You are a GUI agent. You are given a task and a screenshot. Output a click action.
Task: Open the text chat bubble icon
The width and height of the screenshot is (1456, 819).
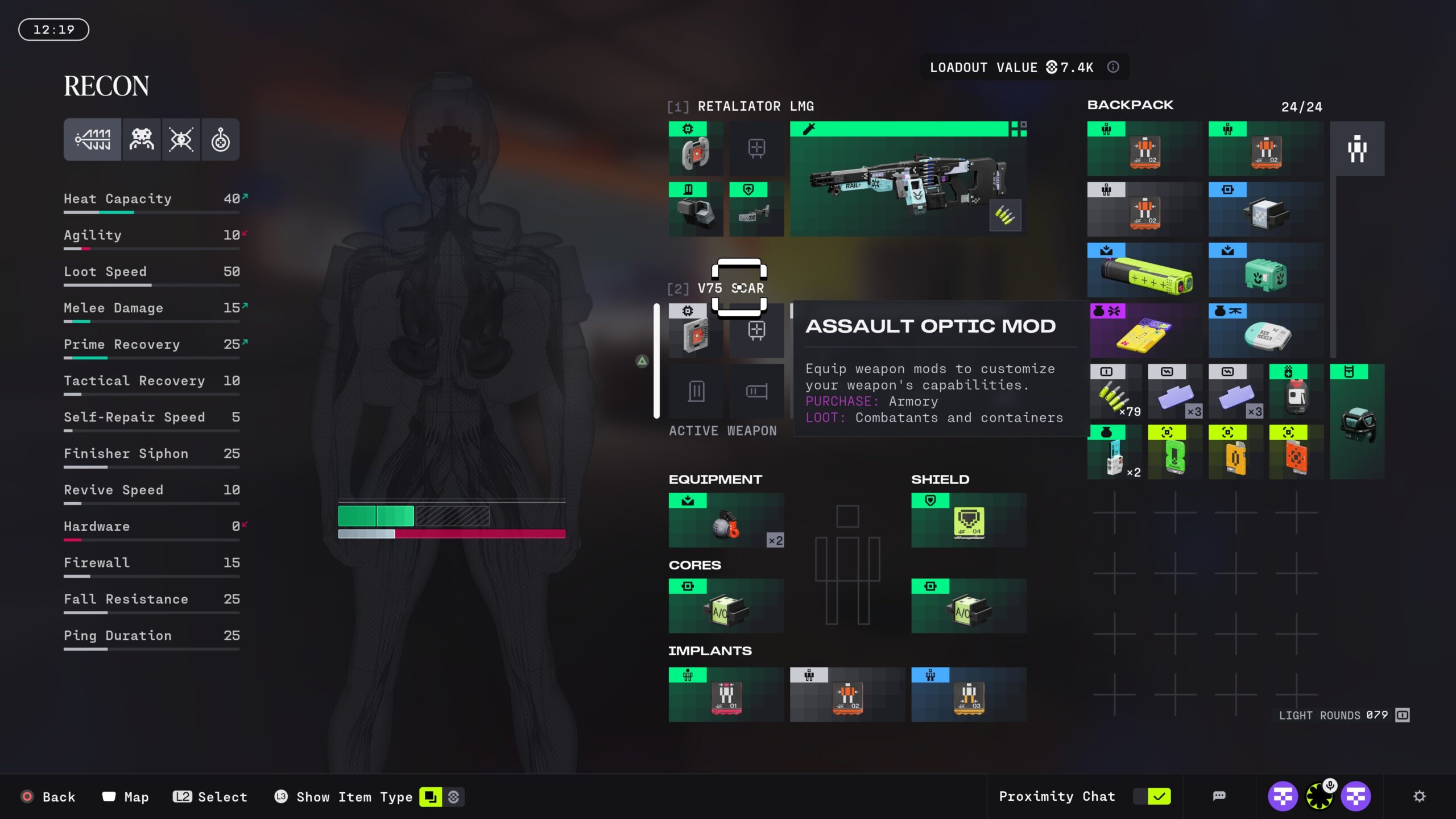(x=1219, y=796)
